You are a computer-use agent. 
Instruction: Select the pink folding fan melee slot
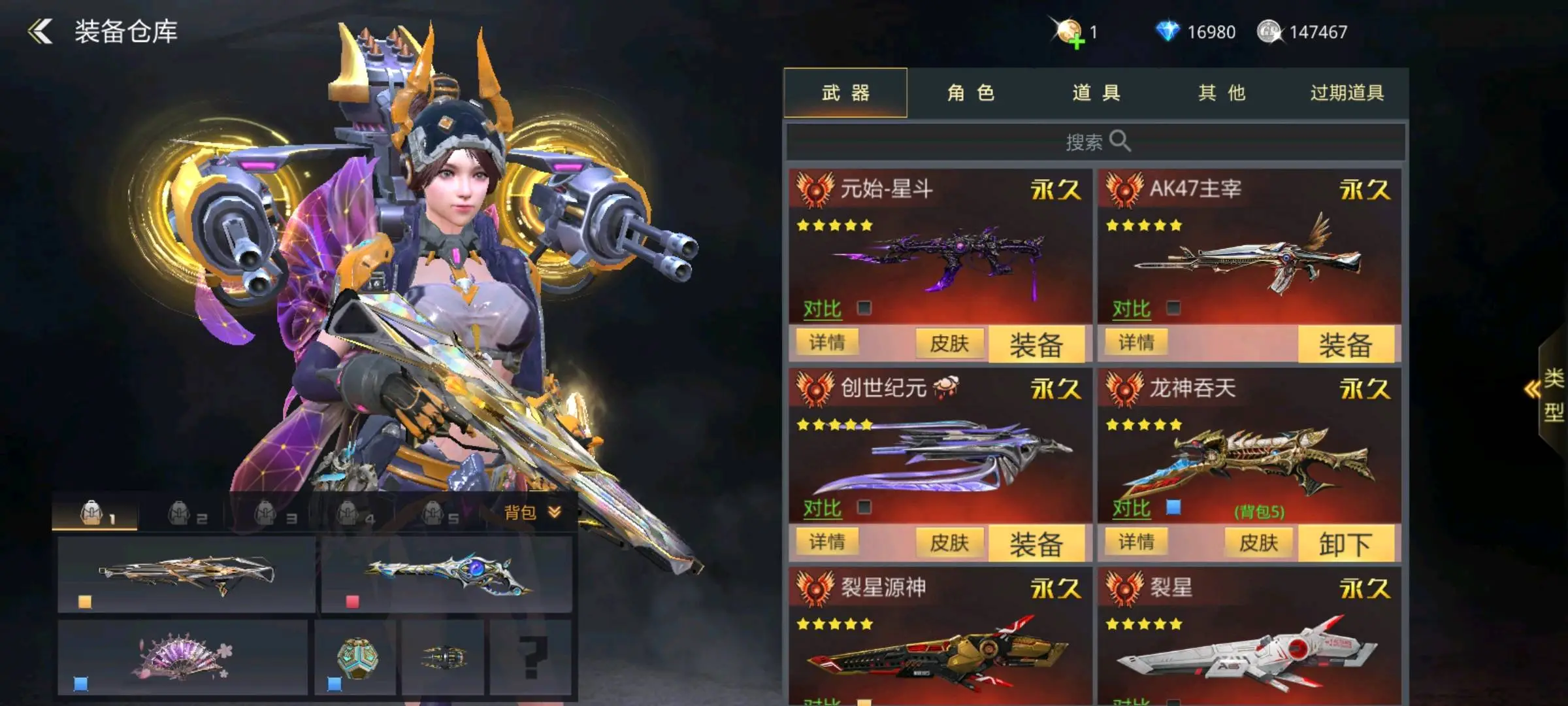coord(182,656)
